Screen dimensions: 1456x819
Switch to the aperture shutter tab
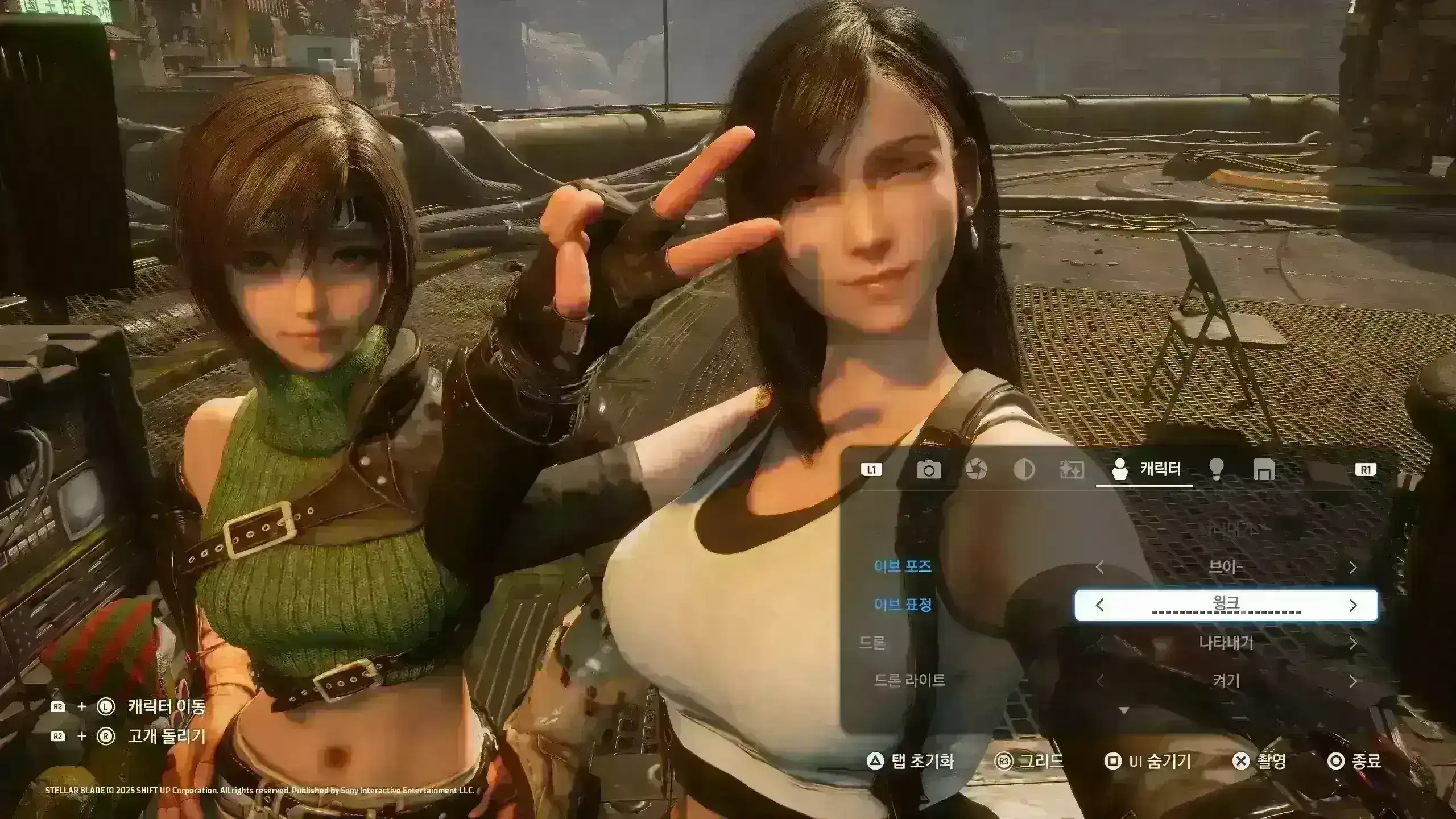point(976,470)
